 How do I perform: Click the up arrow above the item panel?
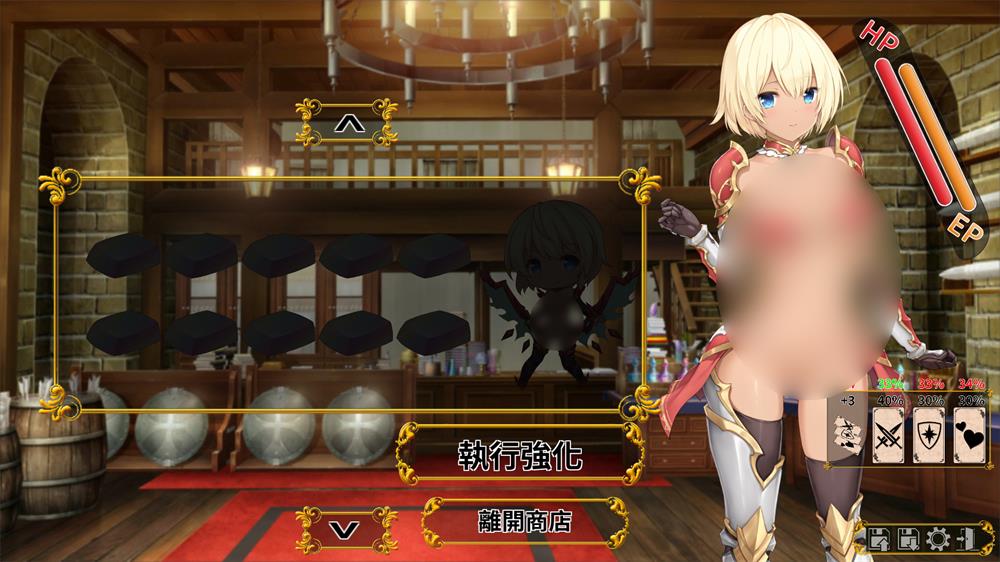tap(347, 122)
